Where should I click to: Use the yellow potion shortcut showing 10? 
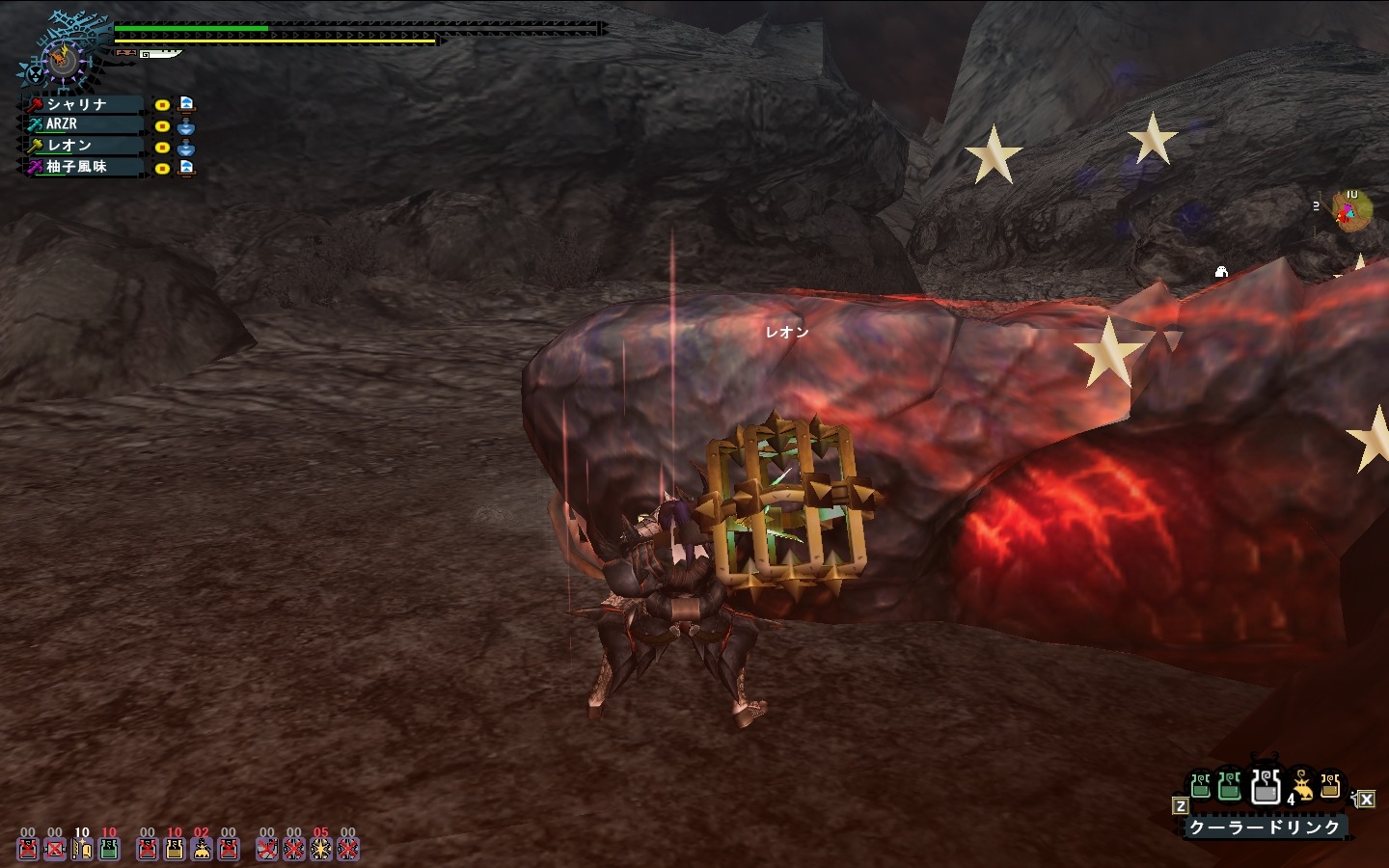175,848
